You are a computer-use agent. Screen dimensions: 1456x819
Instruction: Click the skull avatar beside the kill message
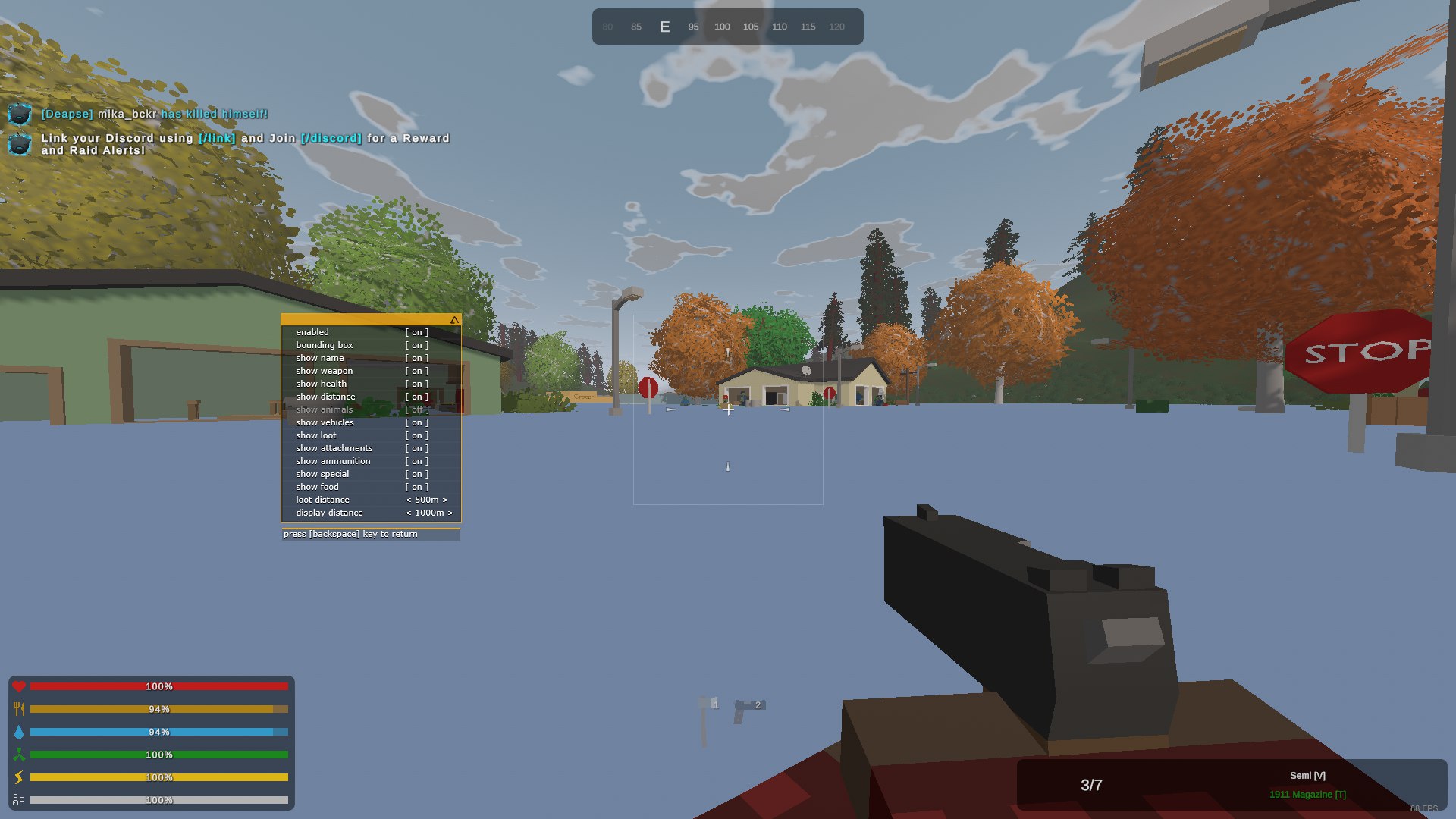(x=18, y=115)
